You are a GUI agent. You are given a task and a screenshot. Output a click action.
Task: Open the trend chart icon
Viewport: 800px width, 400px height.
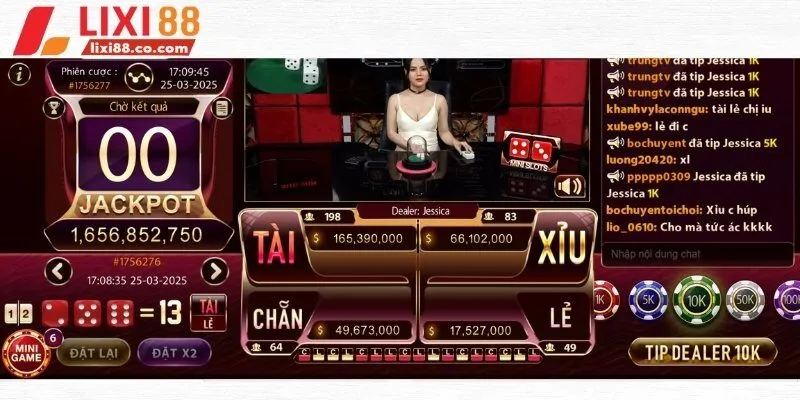(x=140, y=74)
